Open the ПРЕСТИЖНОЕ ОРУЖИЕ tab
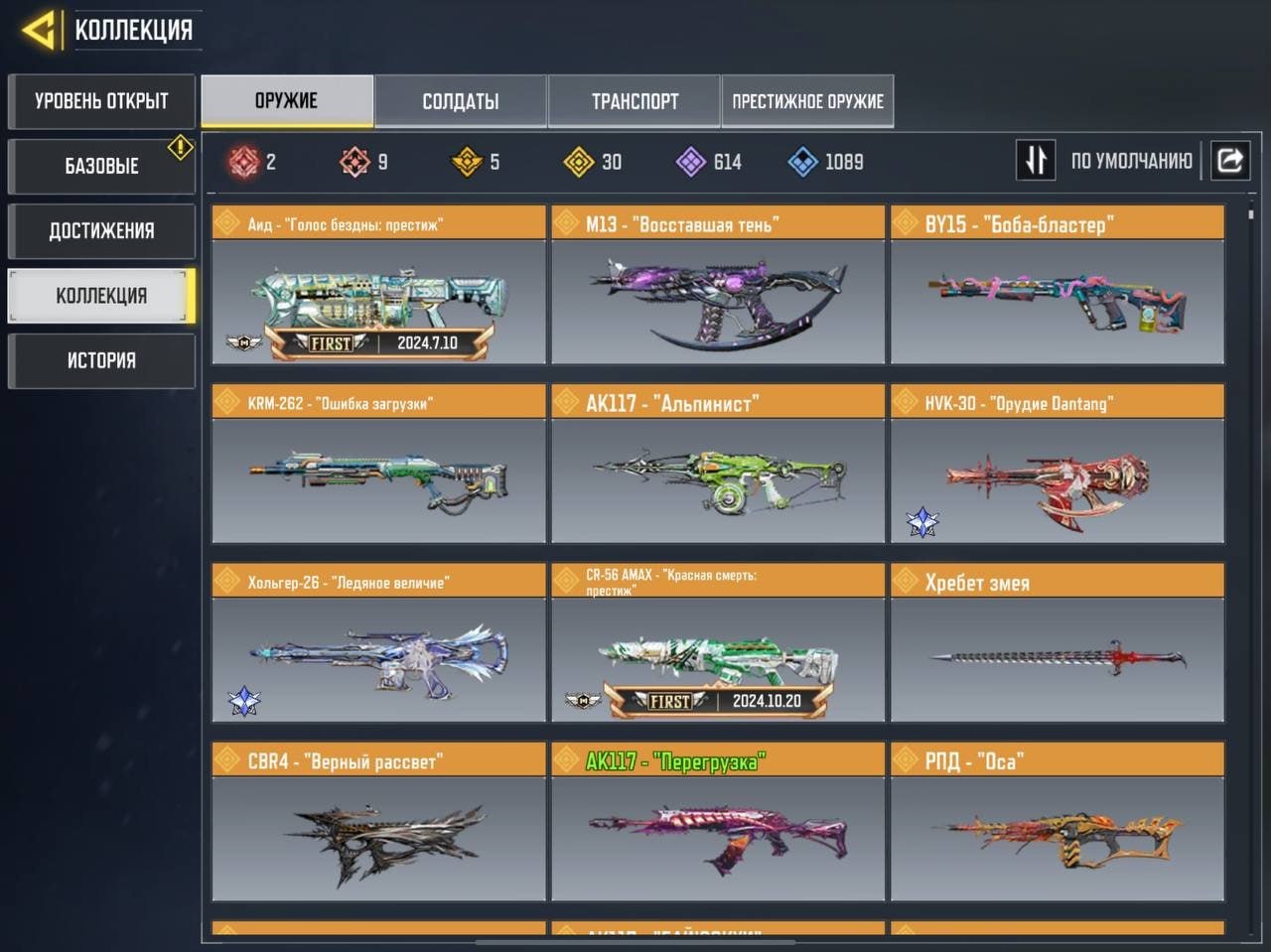Screen dimensions: 1271x952 click(807, 101)
